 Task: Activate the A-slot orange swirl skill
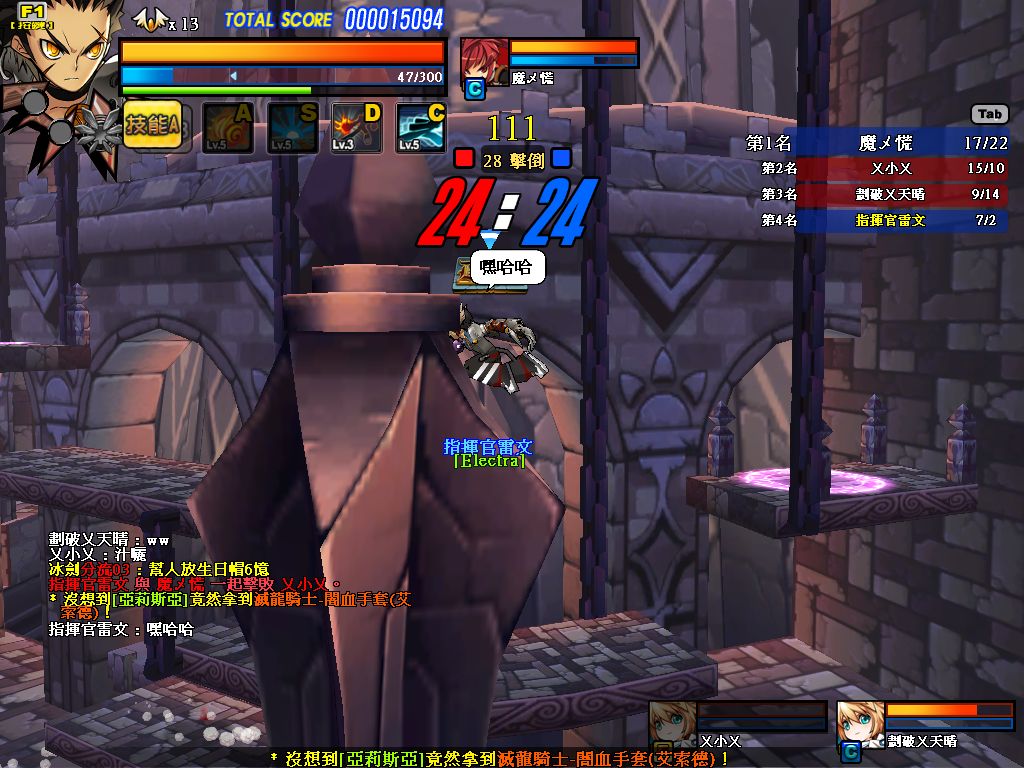(227, 129)
